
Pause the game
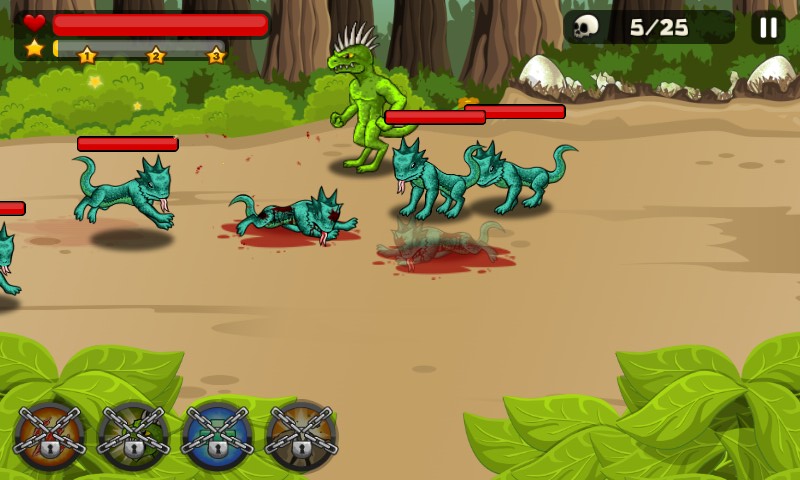pos(768,27)
